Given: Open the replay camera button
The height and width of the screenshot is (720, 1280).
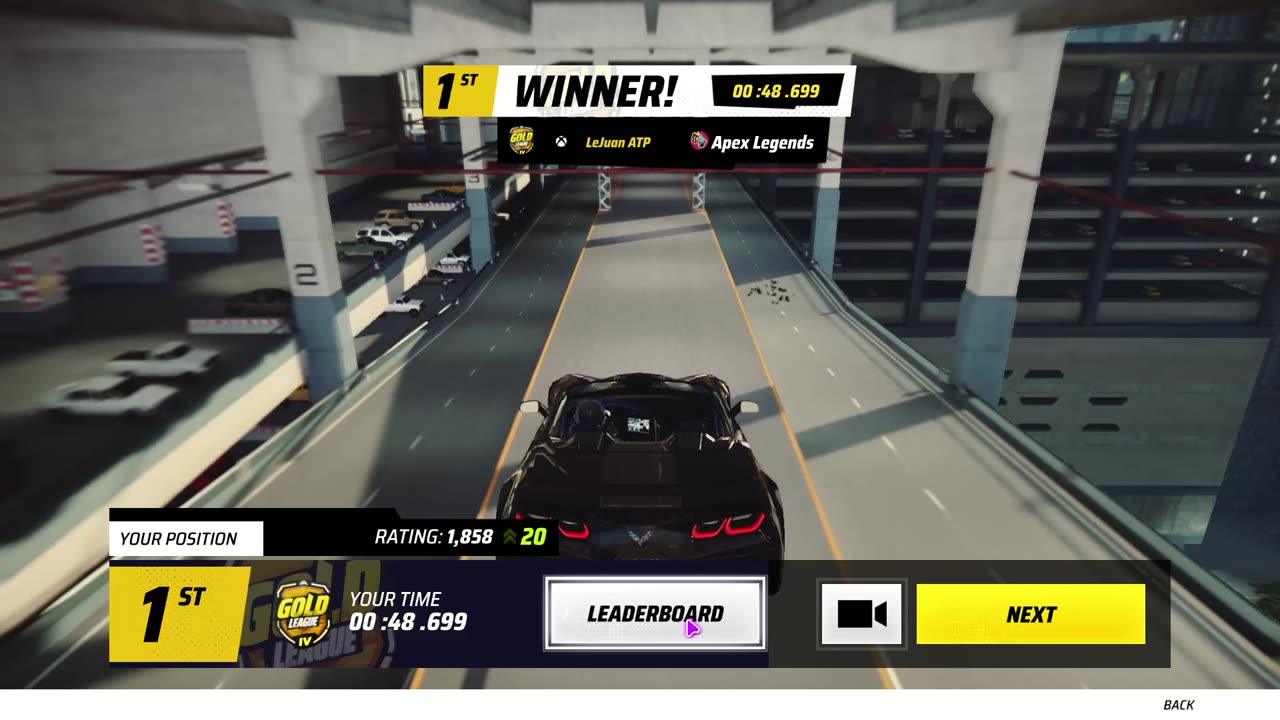Looking at the screenshot, I should [x=862, y=614].
